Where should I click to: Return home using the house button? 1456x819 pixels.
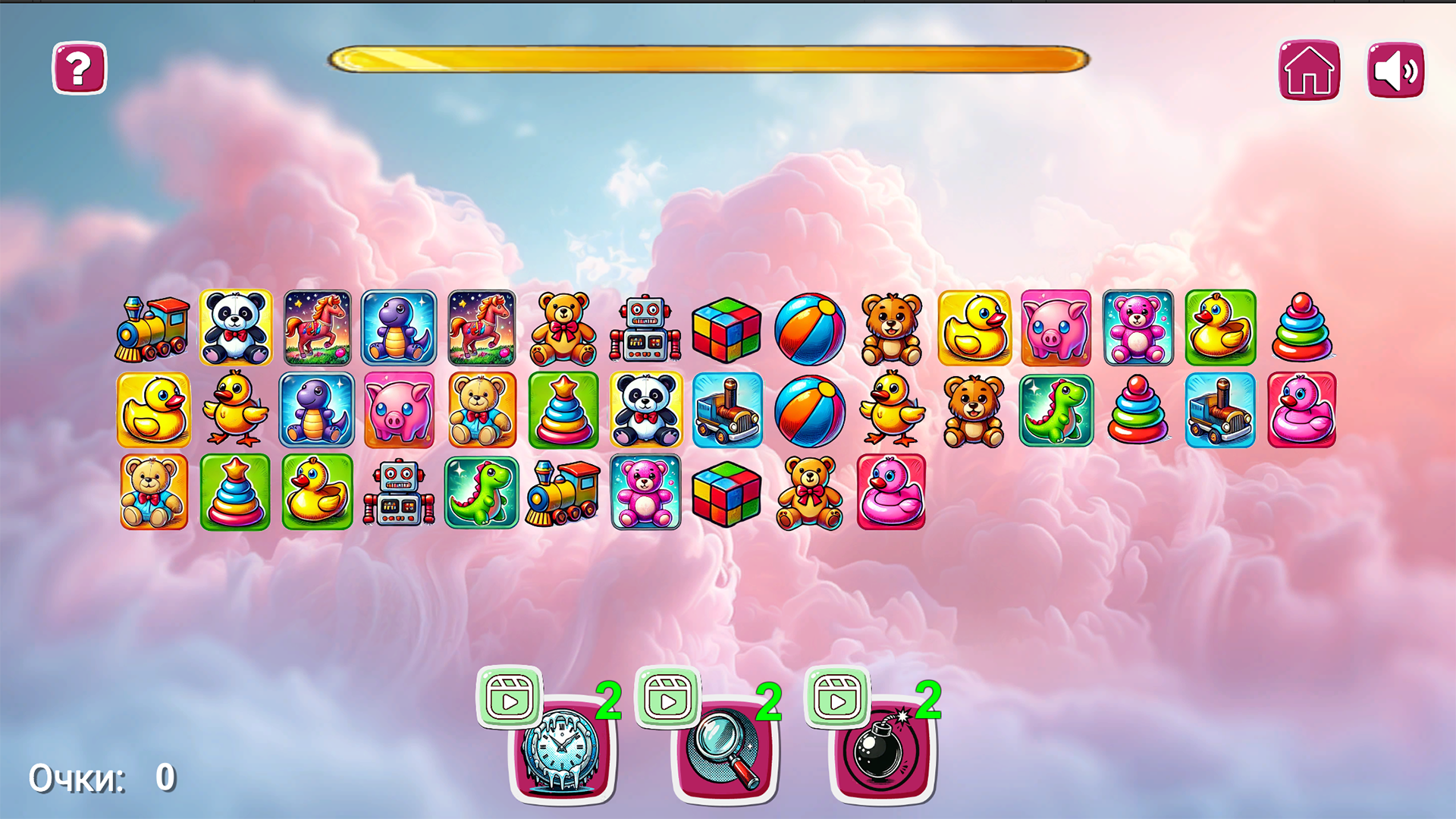click(1310, 71)
